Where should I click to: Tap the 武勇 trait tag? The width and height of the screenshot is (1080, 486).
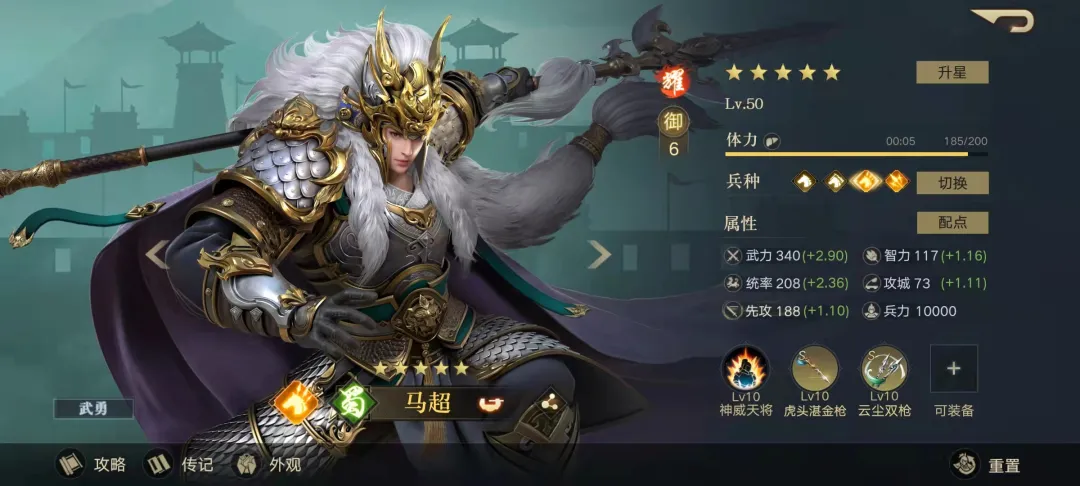click(x=93, y=408)
